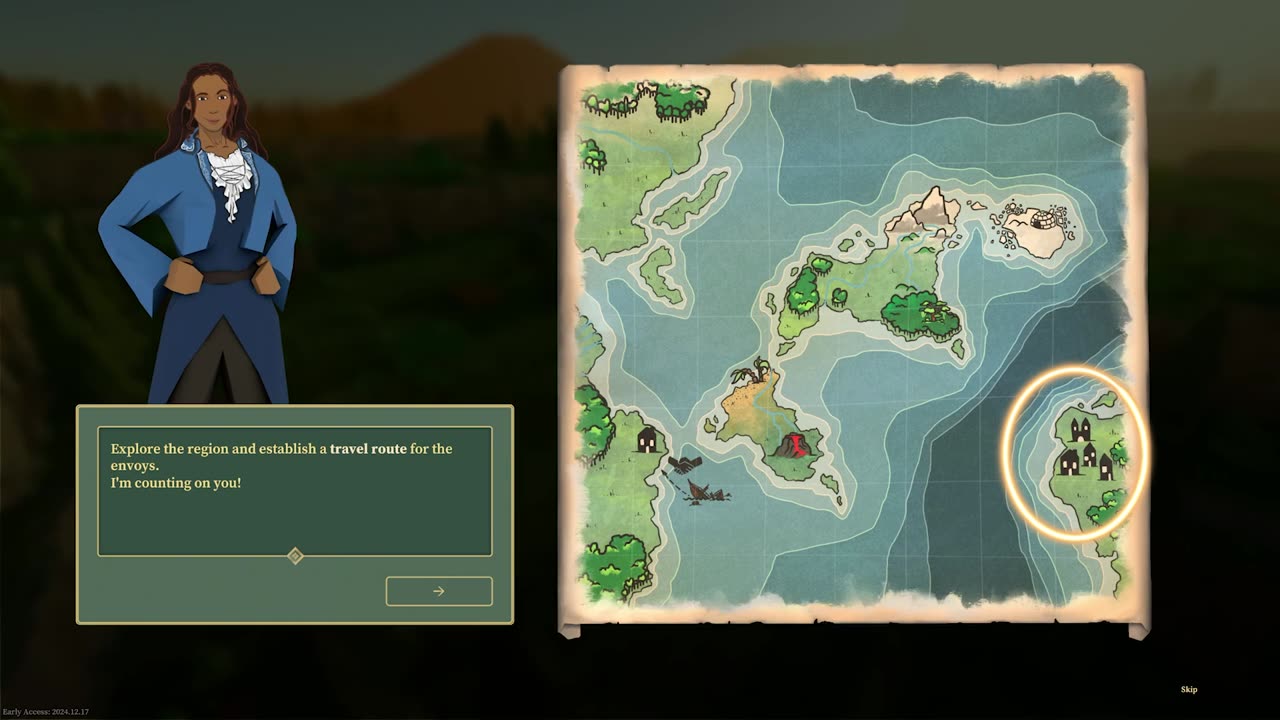Image resolution: width=1280 pixels, height=720 pixels.
Task: Skip the intro cutscene
Action: [1189, 689]
